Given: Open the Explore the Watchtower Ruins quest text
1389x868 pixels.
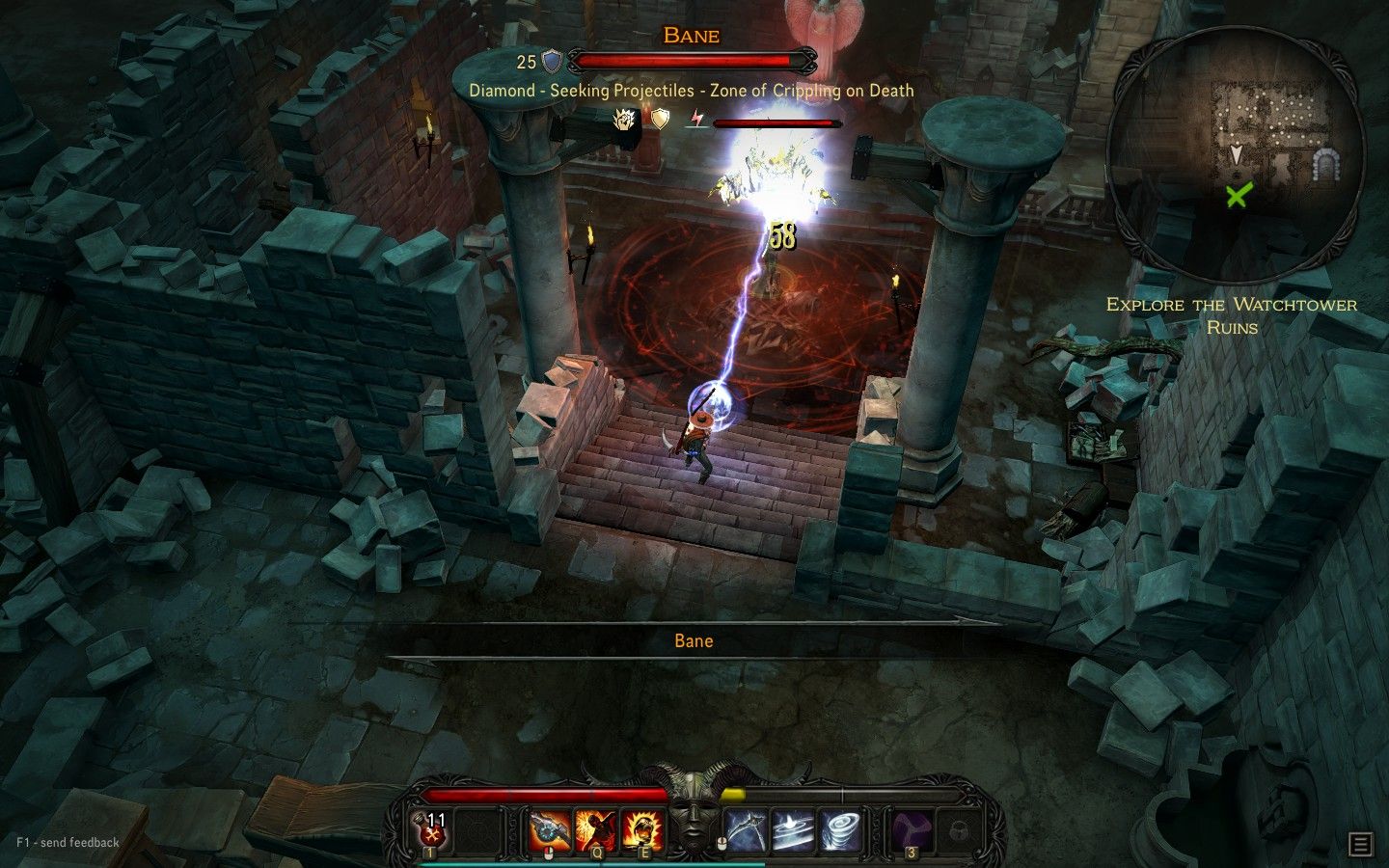Looking at the screenshot, I should click(1232, 315).
